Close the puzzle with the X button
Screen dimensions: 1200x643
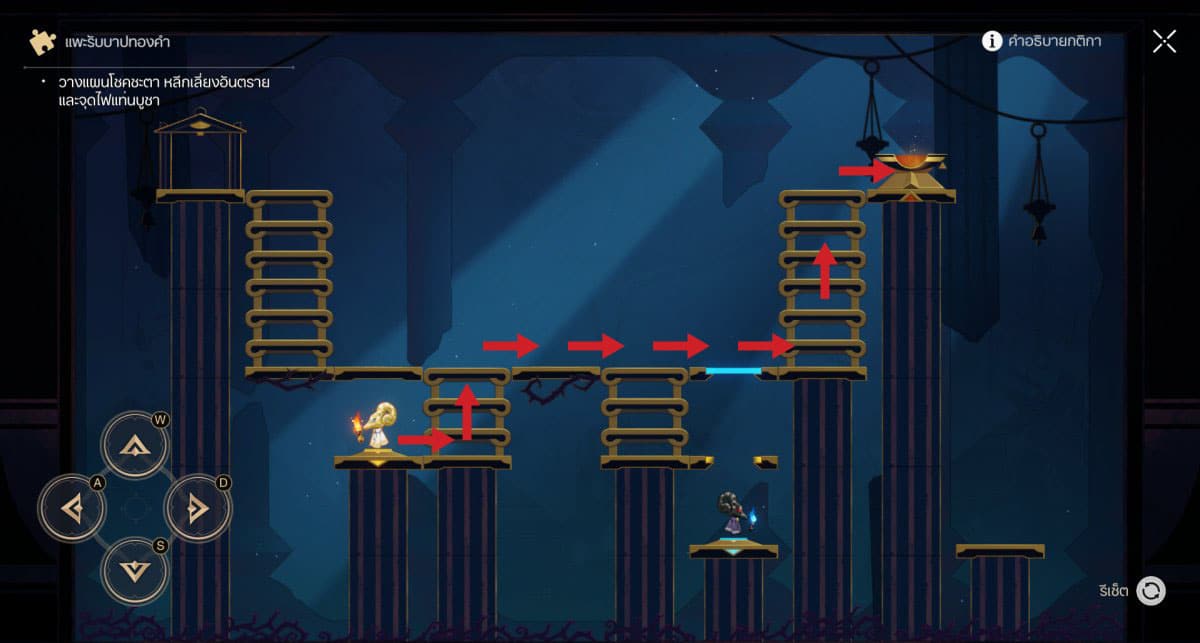point(1164,41)
